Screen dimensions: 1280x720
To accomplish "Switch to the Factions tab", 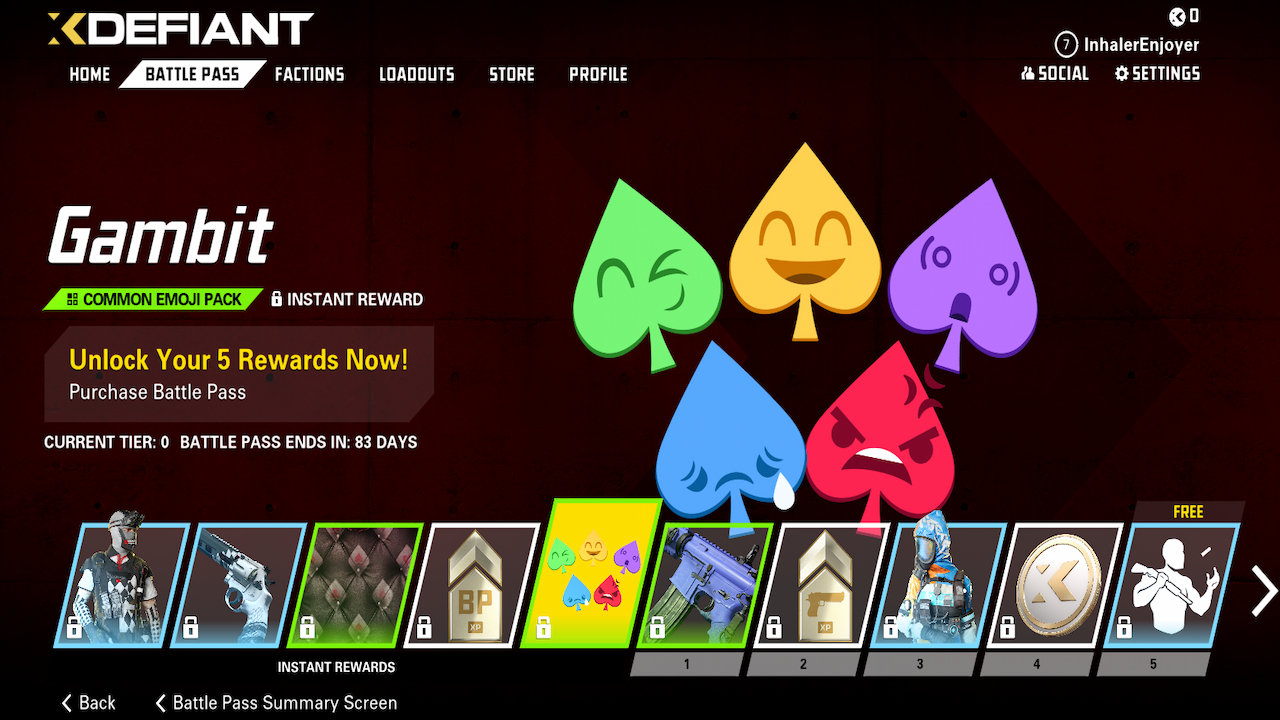I will click(309, 74).
